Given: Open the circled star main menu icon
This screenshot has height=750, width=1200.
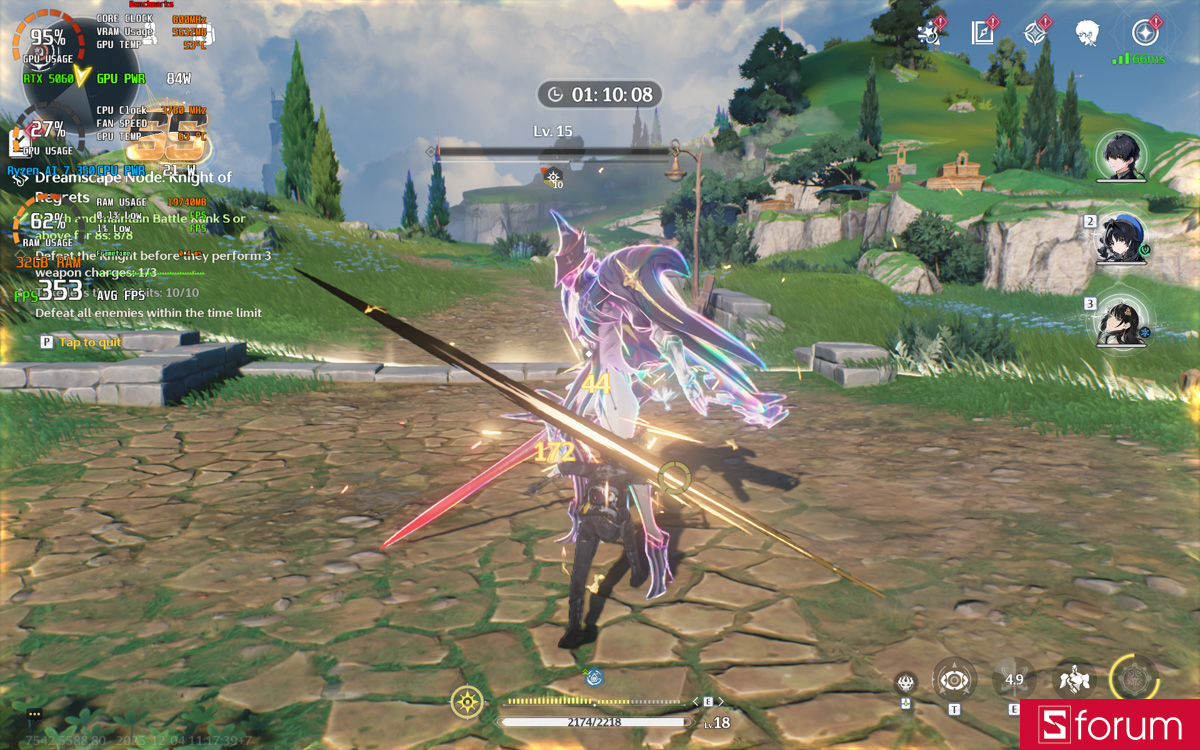Looking at the screenshot, I should (x=1145, y=32).
